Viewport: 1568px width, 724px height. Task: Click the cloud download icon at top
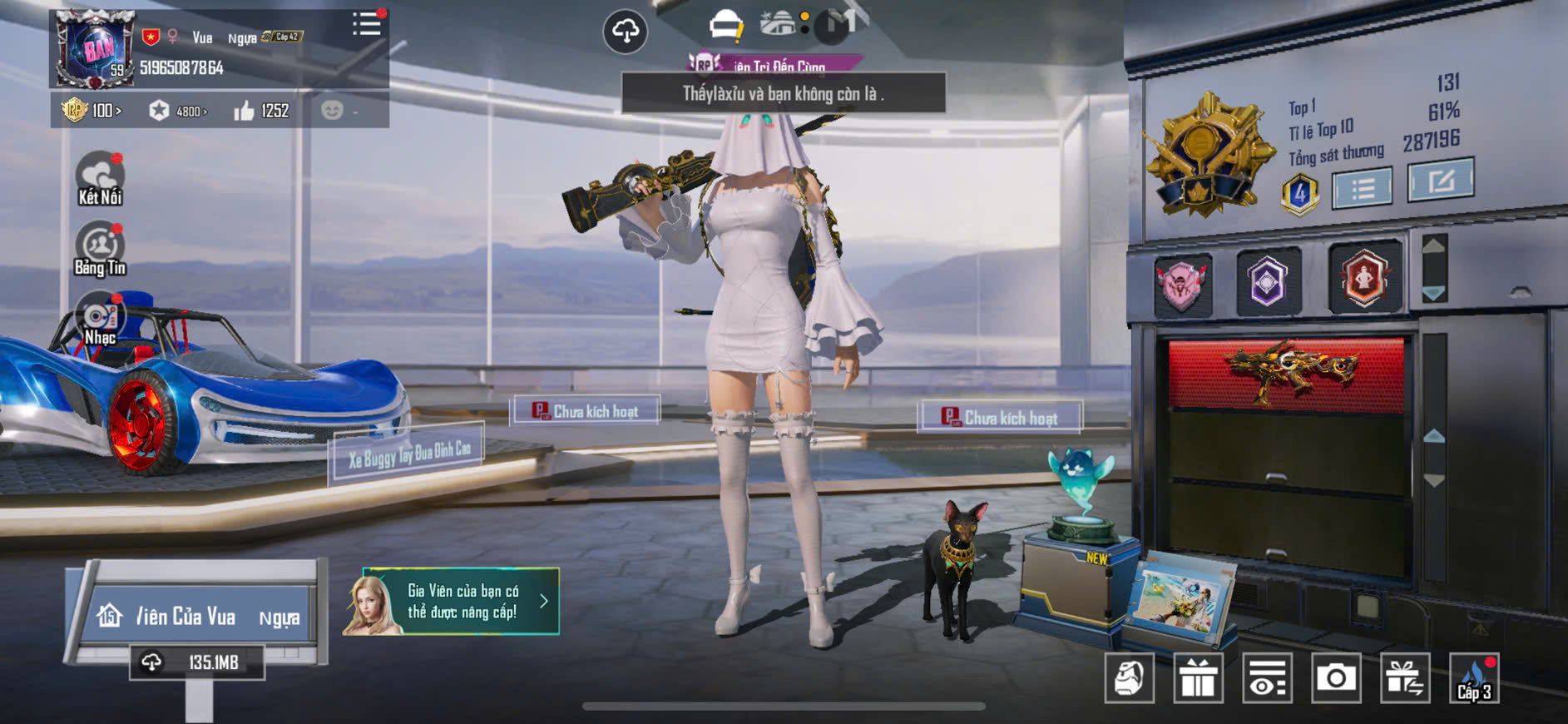coord(625,32)
